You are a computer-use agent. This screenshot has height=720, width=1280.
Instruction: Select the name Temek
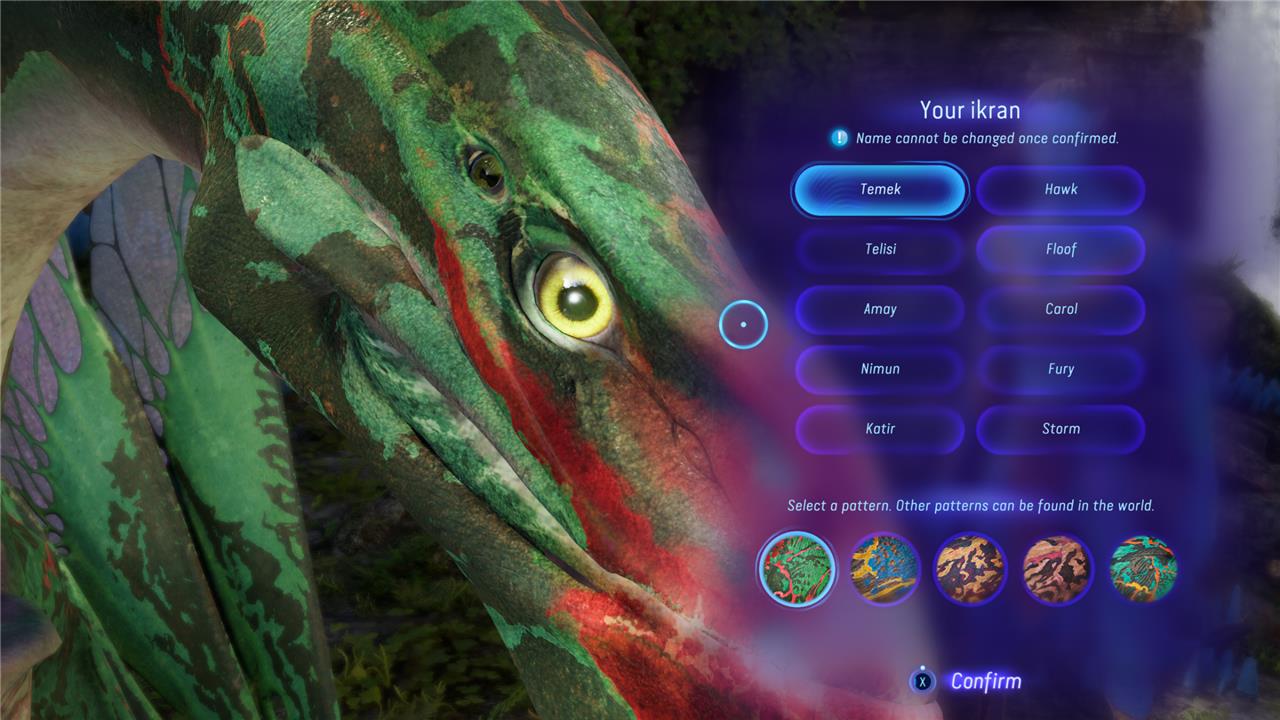(x=880, y=189)
